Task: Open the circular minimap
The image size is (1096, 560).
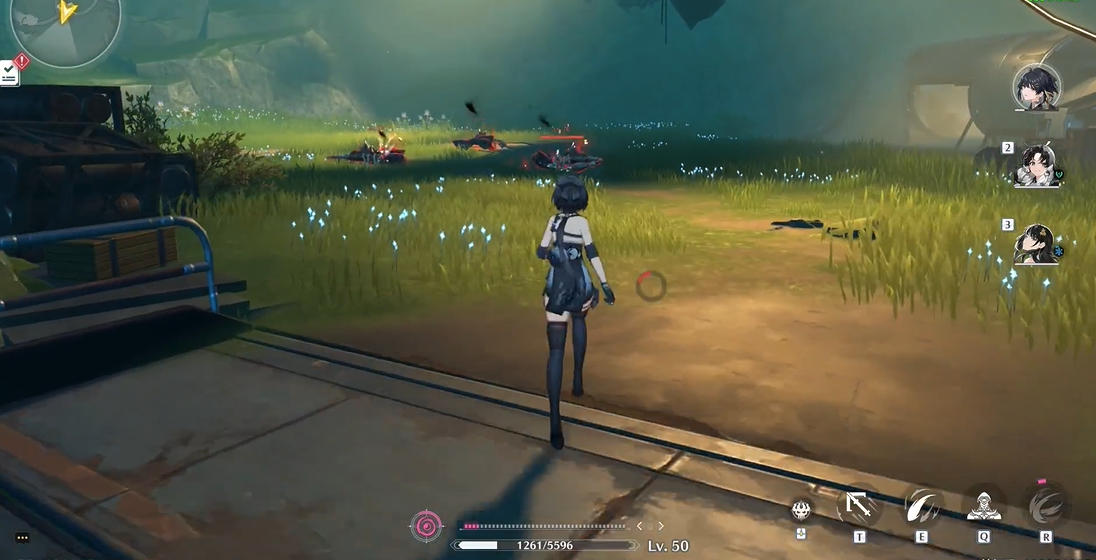Action: click(65, 22)
